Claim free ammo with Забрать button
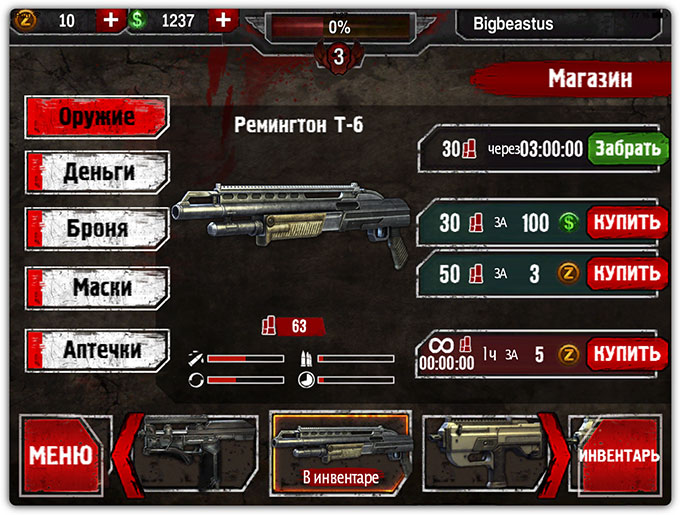 click(x=627, y=149)
